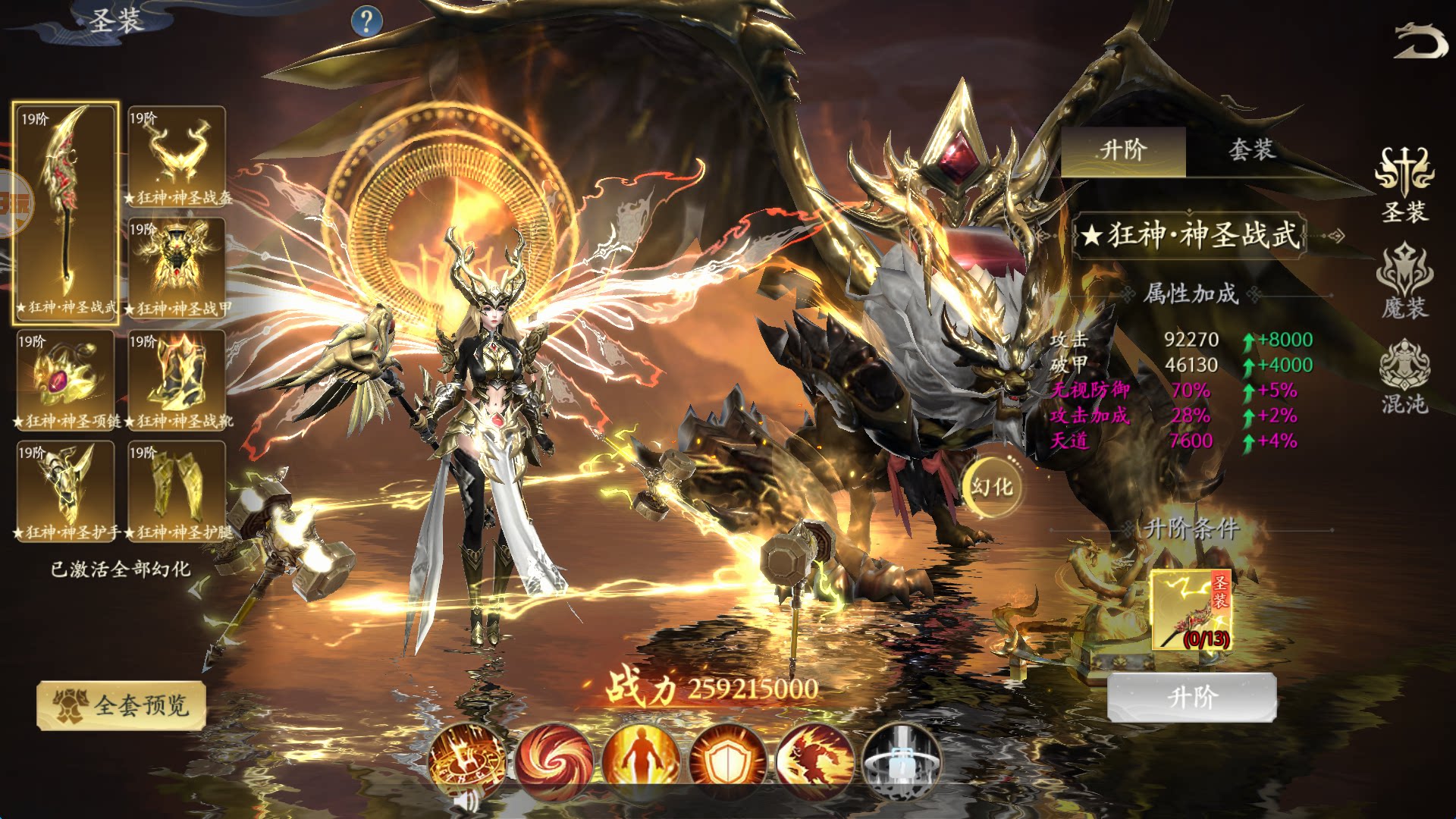1456x819 pixels.
Task: Open the 圣装 category
Action: (x=1404, y=186)
